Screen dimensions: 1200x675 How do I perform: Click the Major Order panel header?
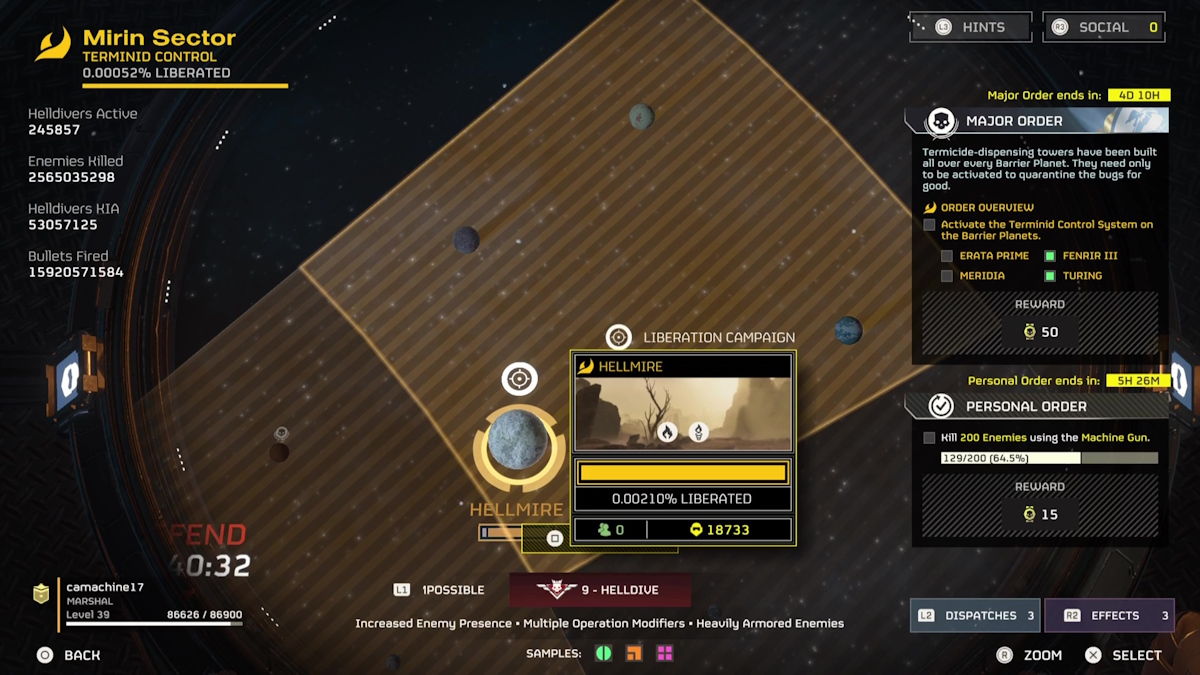(x=1036, y=121)
